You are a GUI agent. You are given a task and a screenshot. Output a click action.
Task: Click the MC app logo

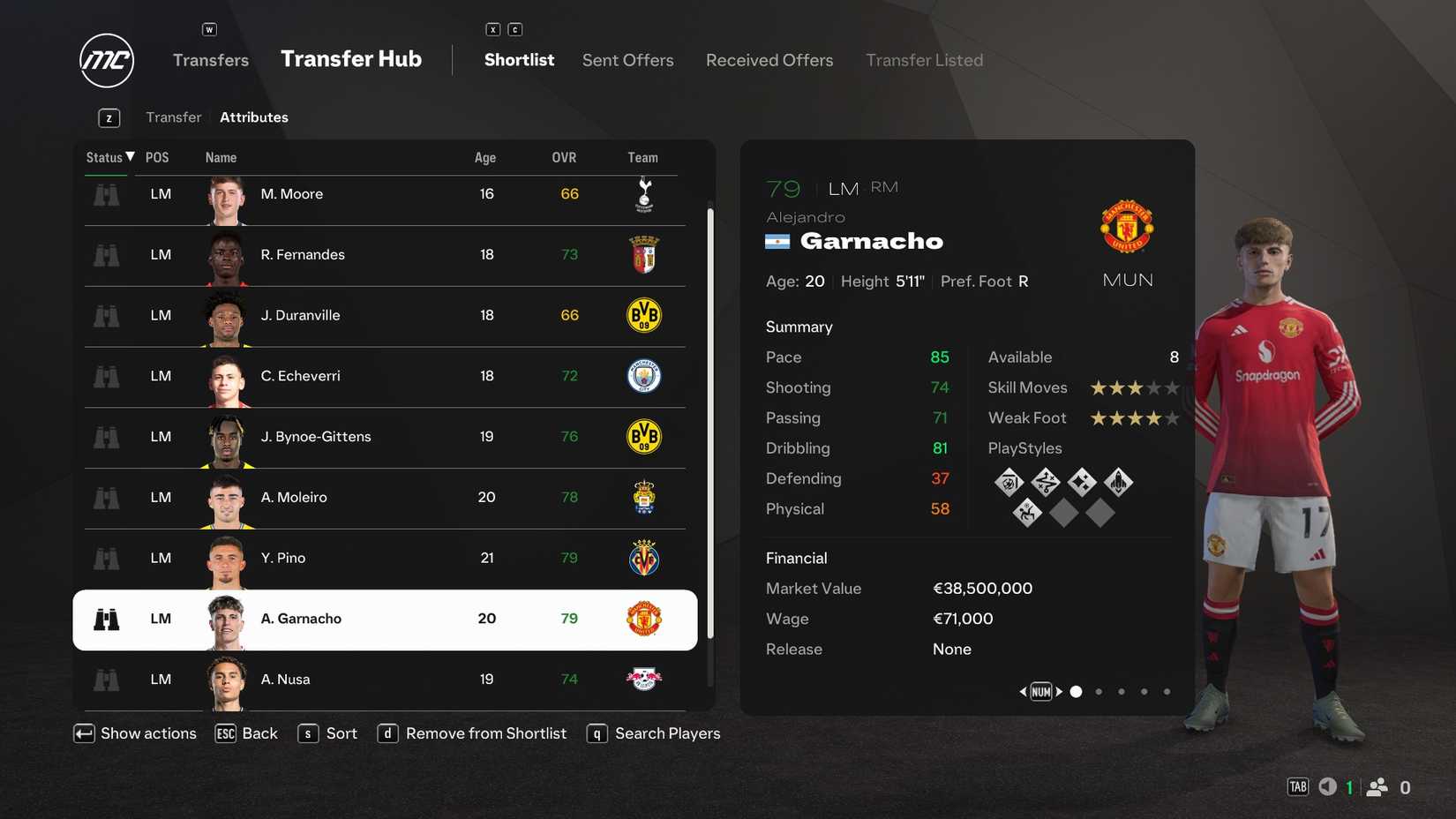point(106,60)
